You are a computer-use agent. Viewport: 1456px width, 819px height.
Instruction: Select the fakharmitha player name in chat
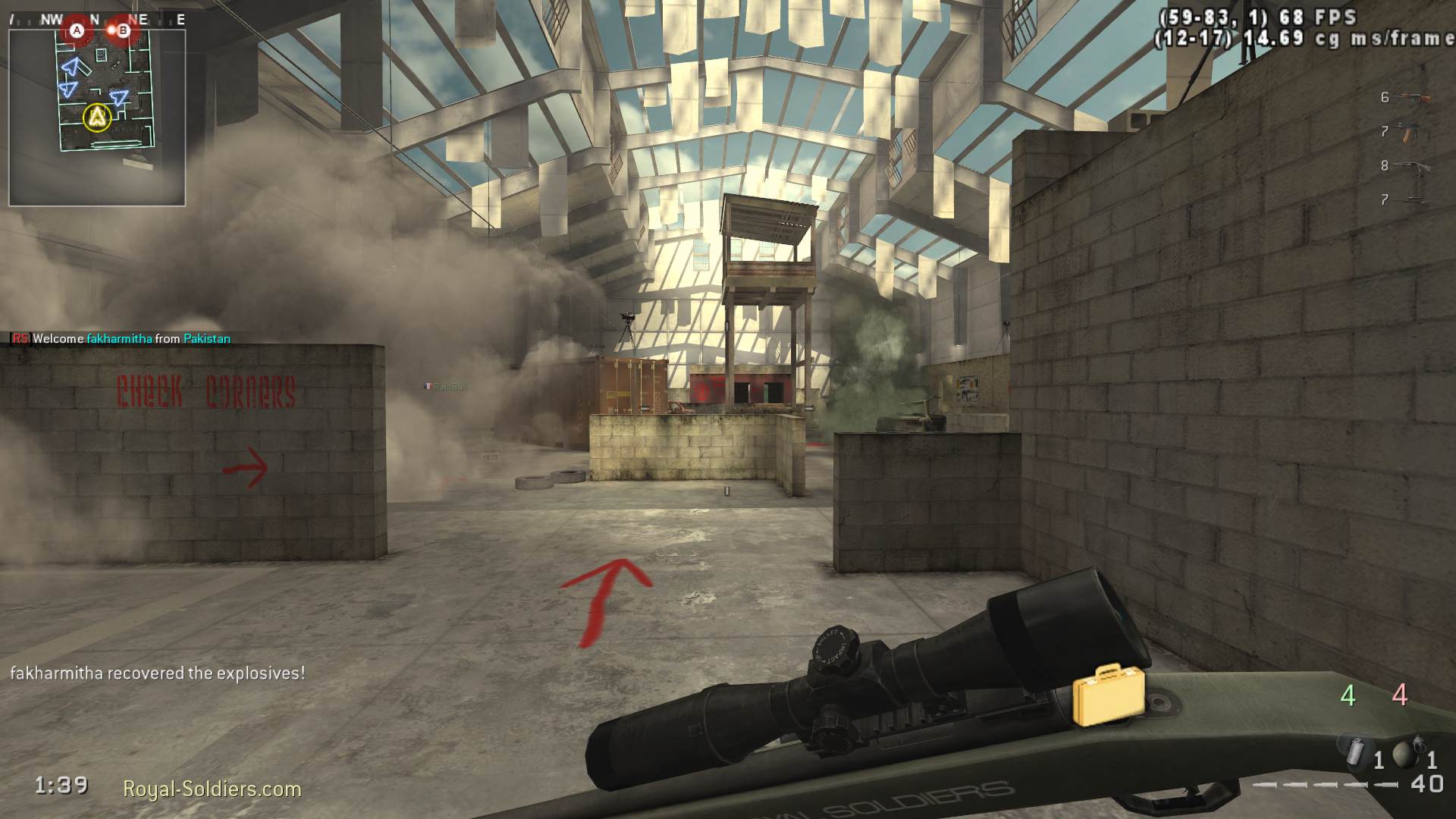(x=118, y=338)
